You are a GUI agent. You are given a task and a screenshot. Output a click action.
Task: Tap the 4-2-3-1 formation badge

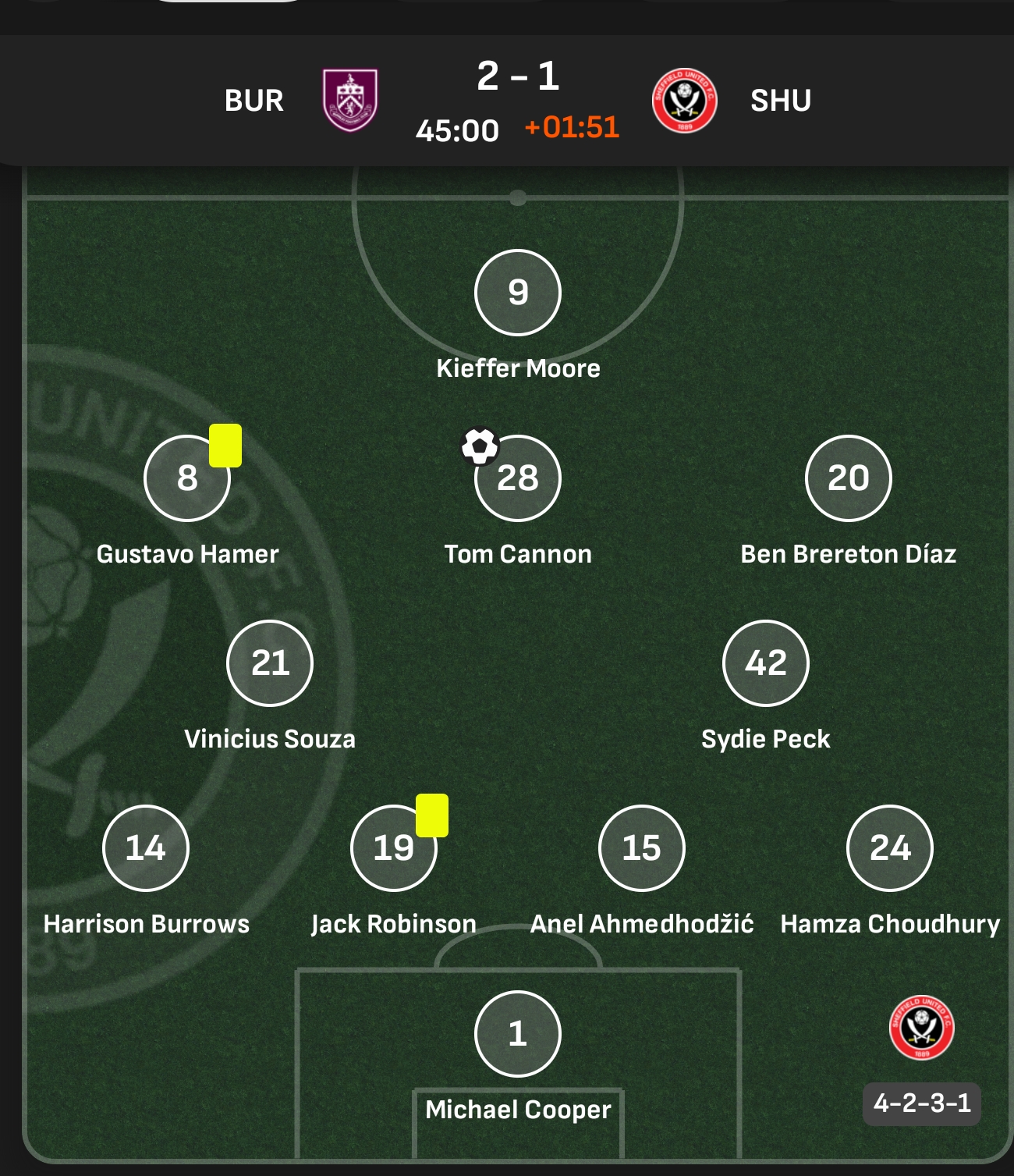pyautogui.click(x=922, y=1103)
